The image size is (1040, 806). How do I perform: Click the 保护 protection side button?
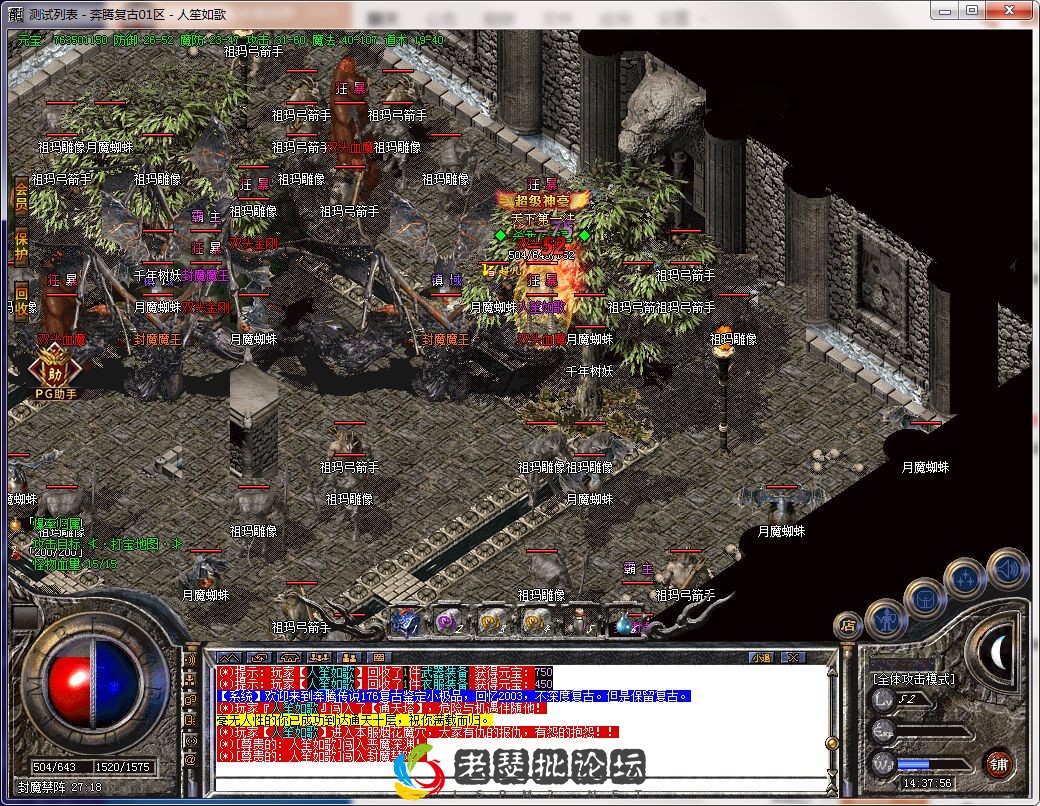pos(20,245)
